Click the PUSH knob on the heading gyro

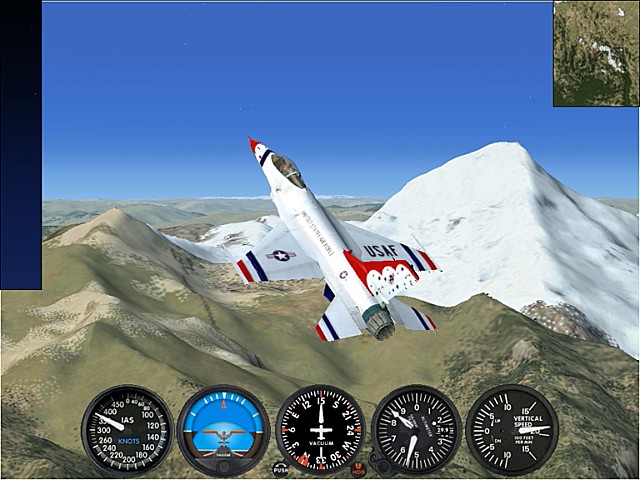click(x=281, y=467)
